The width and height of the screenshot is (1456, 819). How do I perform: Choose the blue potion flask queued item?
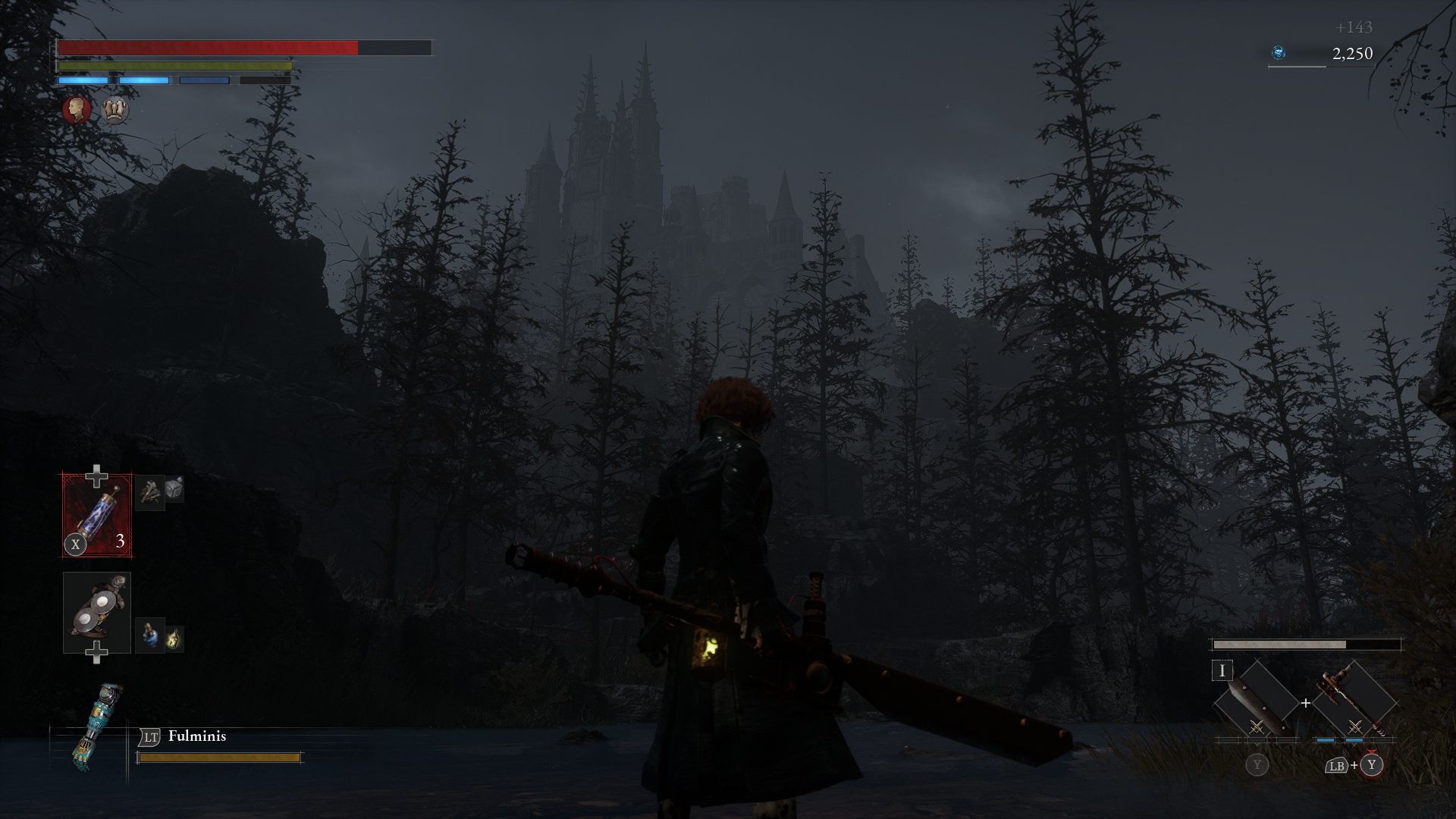click(x=149, y=635)
